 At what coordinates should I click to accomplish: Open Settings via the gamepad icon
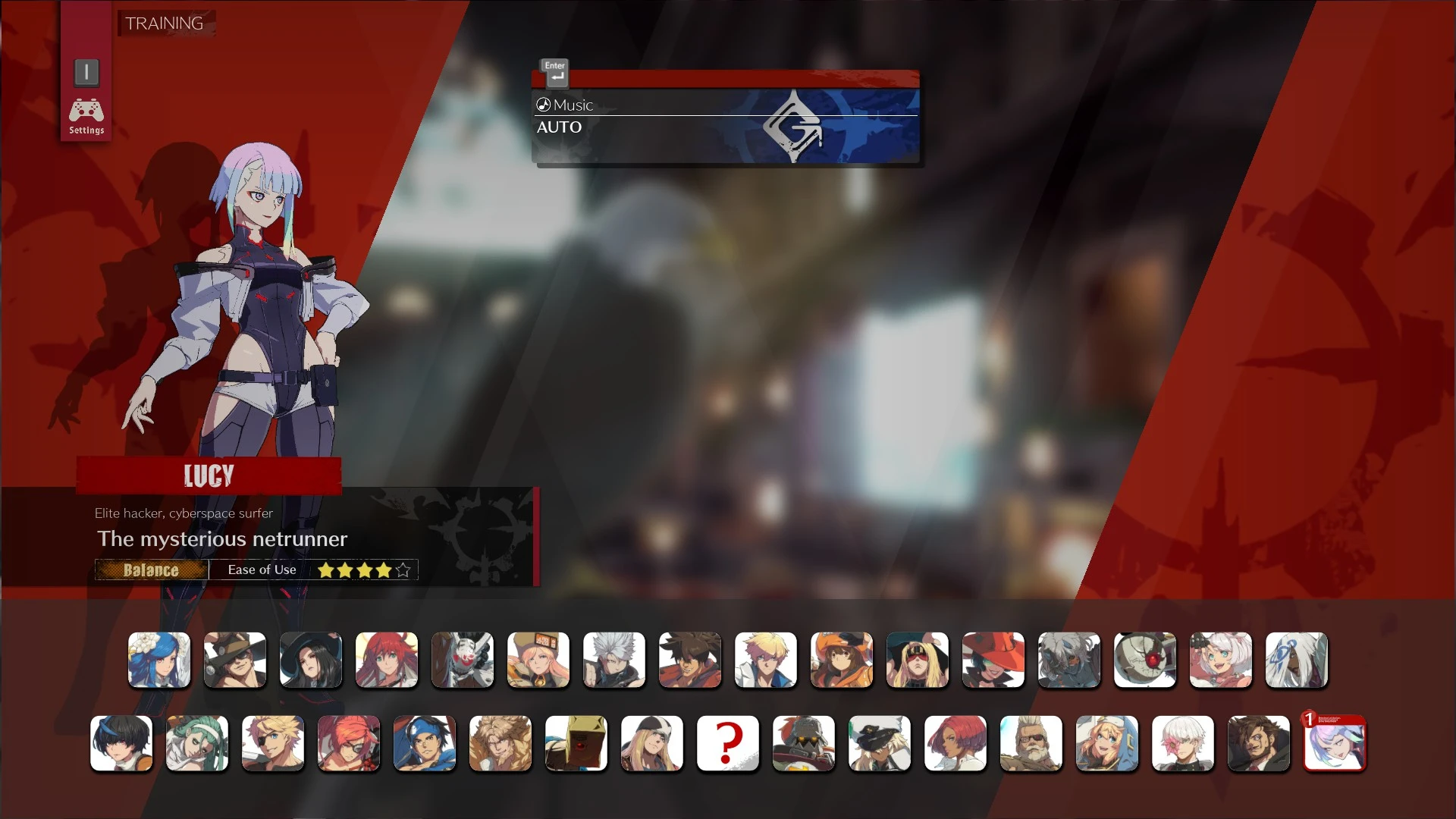point(86,112)
